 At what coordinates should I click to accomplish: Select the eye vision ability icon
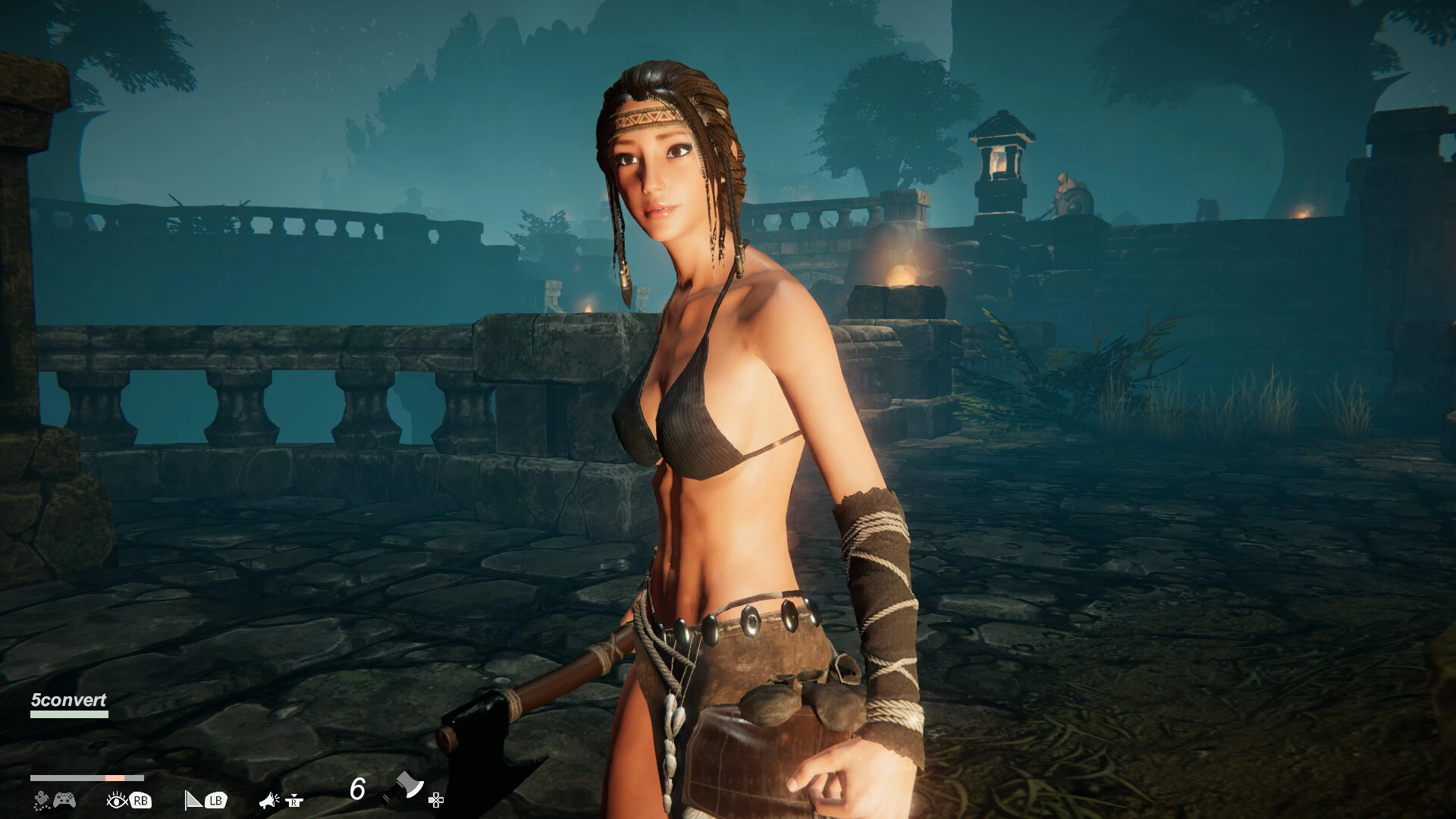[118, 800]
